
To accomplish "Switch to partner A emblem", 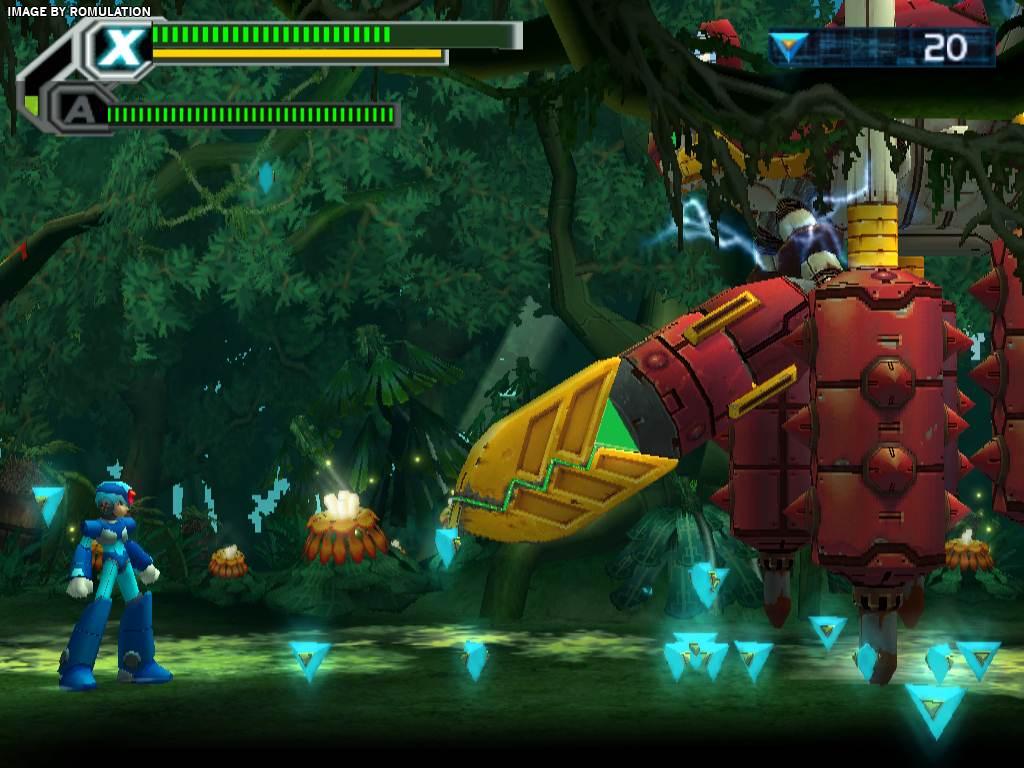I will click(74, 111).
